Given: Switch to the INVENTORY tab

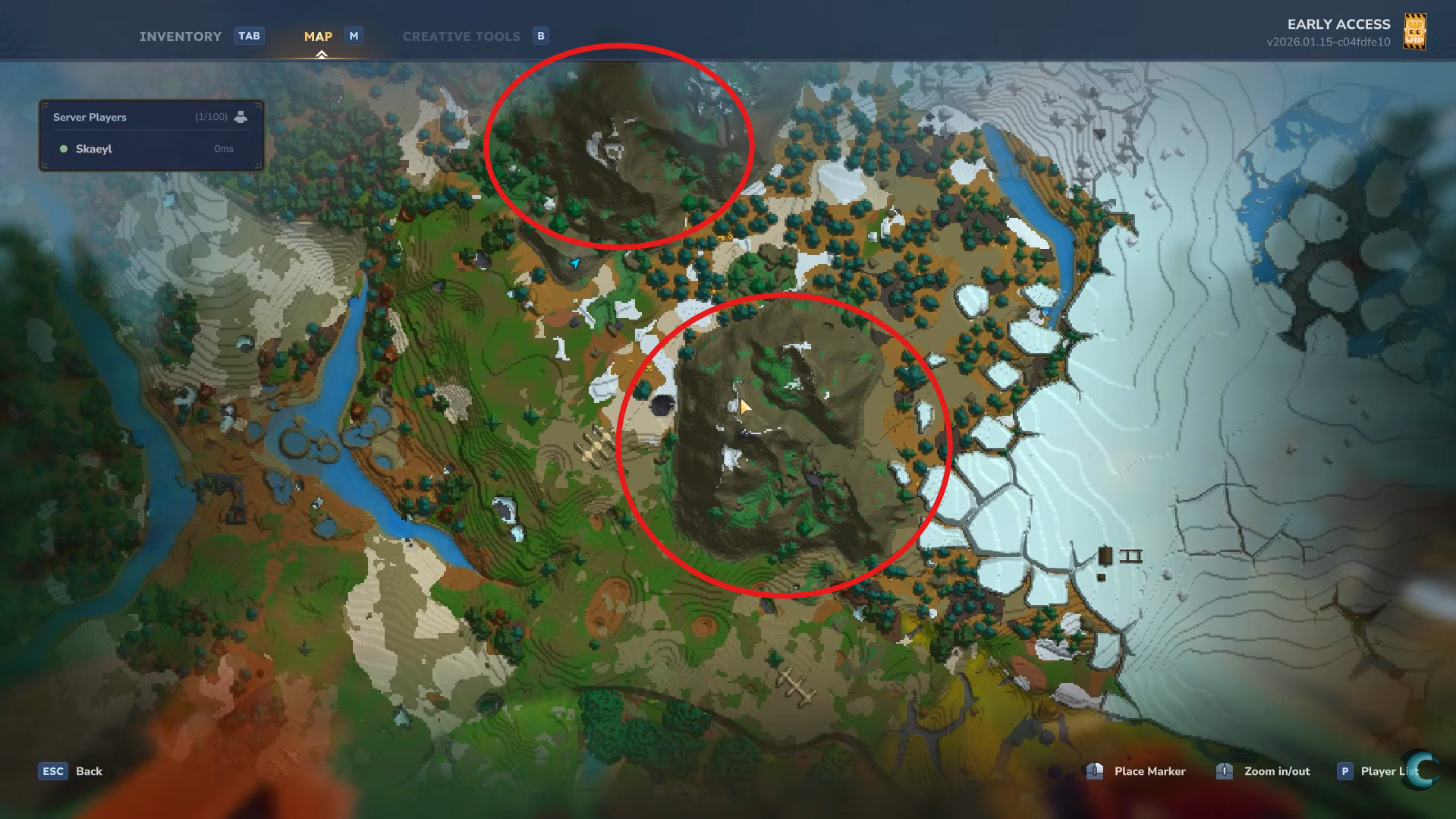Looking at the screenshot, I should click(x=181, y=36).
